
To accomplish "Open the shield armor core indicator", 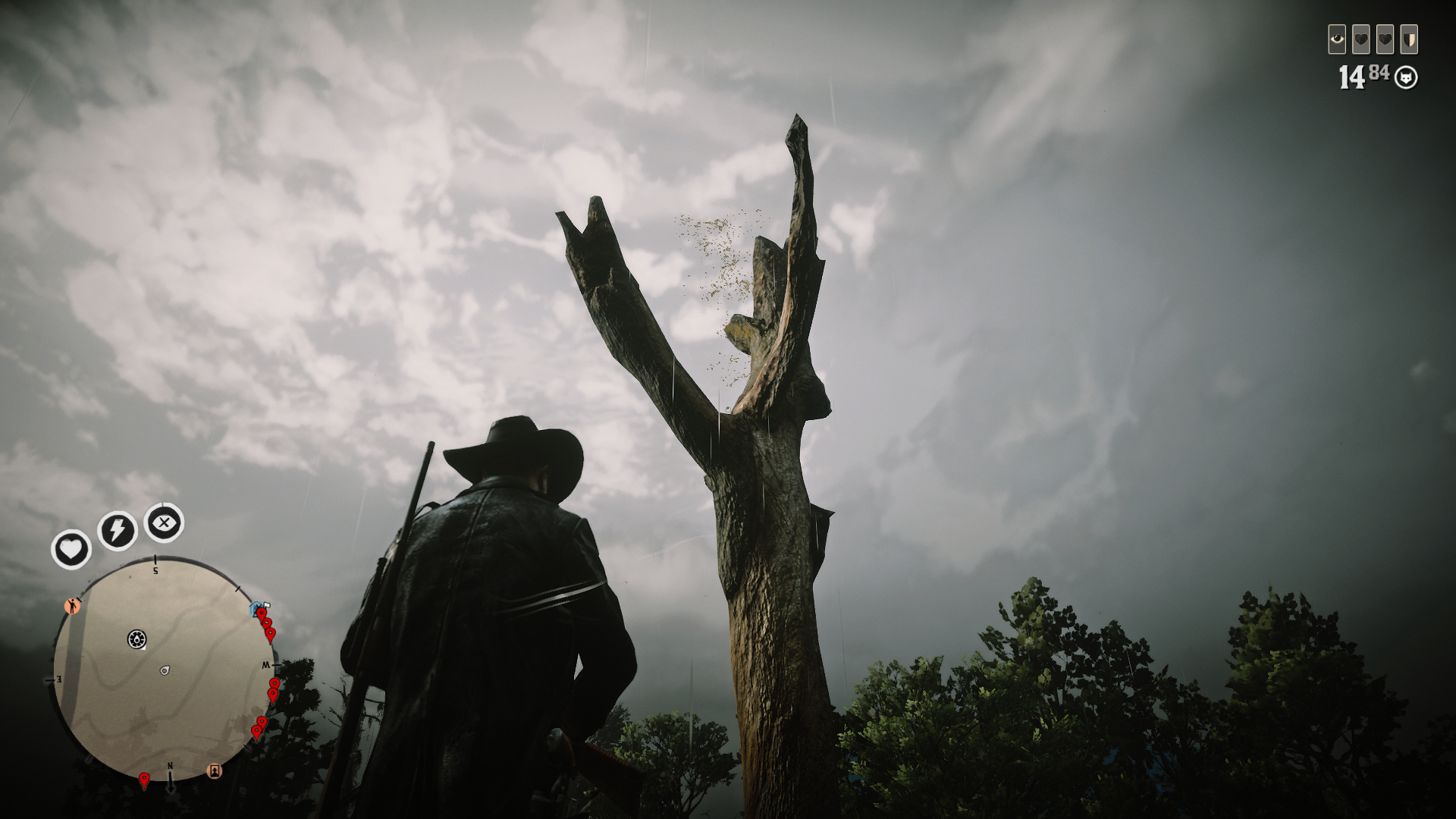I will pyautogui.click(x=1409, y=39).
